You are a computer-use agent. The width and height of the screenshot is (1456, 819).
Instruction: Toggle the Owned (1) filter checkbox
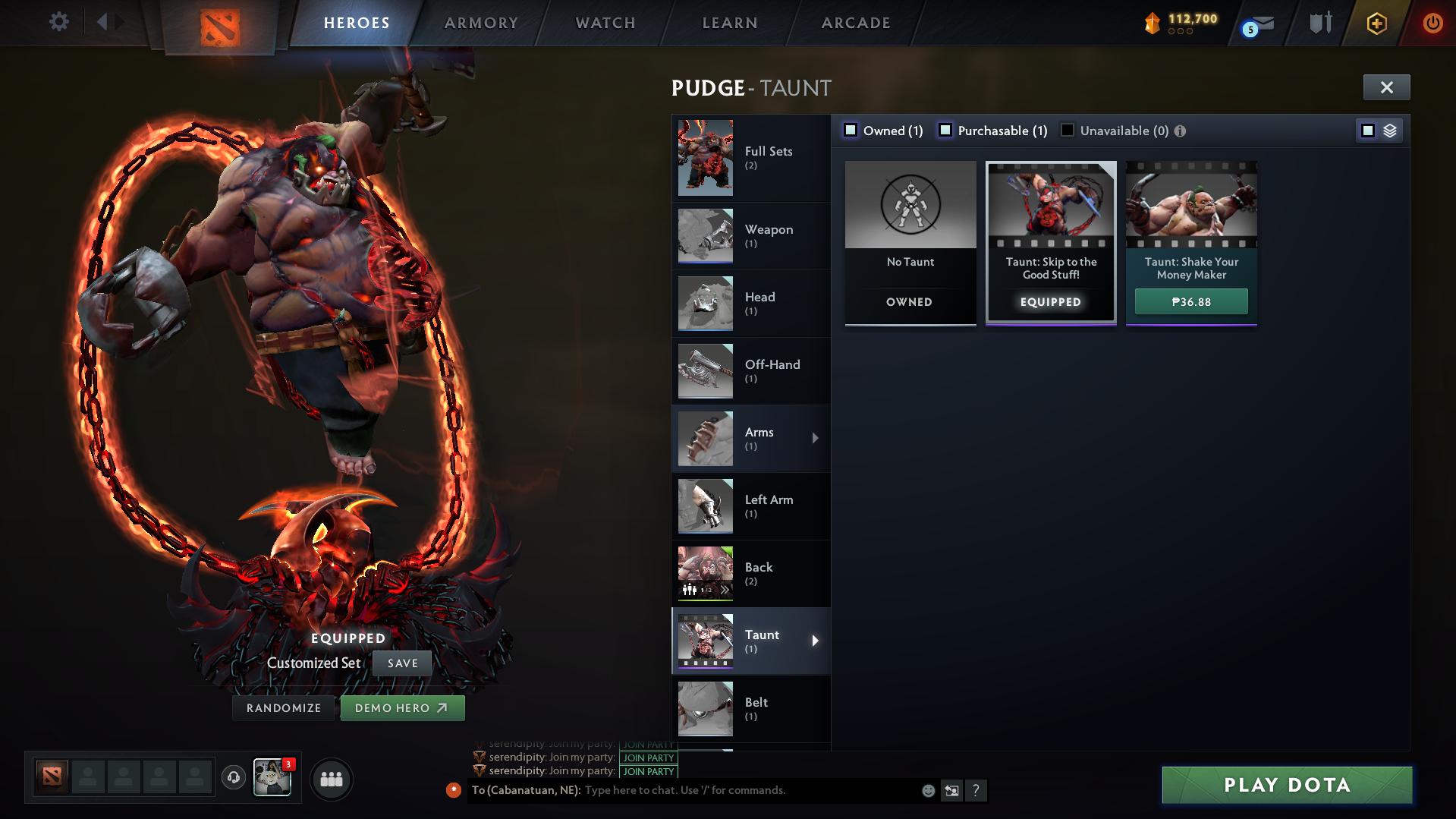click(x=850, y=130)
